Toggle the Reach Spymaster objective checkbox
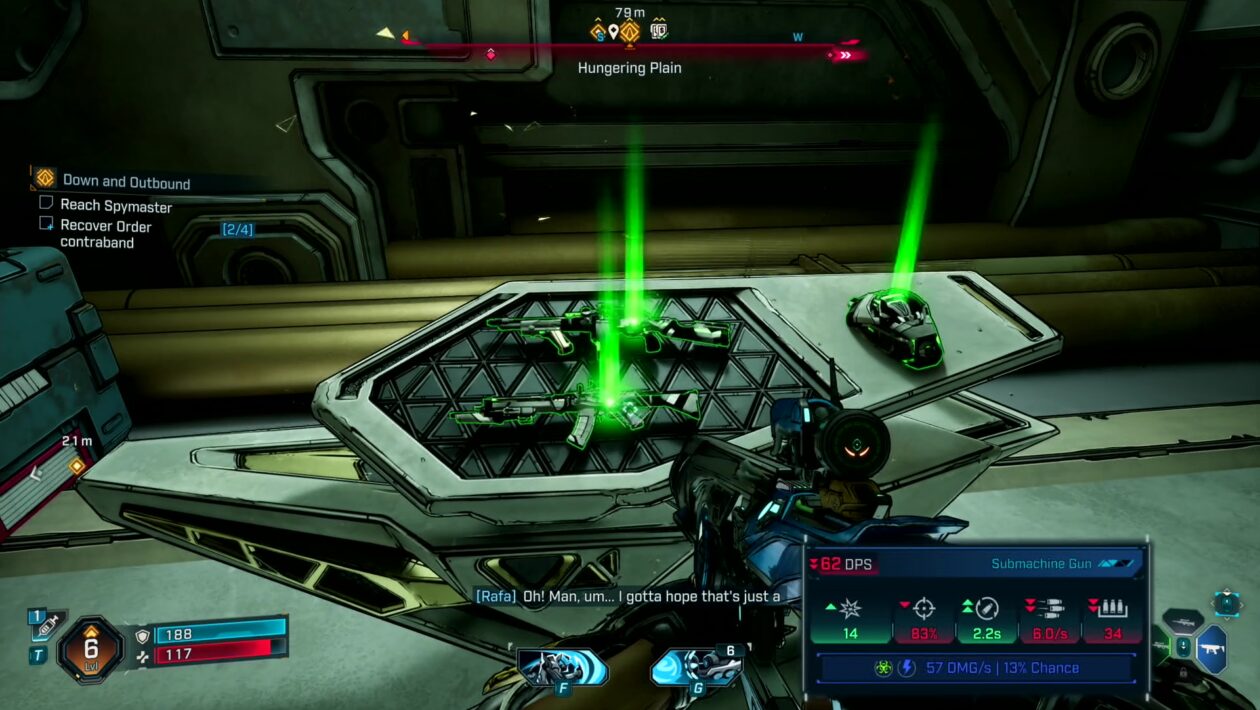Screen dimensions: 1260x710 coord(46,203)
